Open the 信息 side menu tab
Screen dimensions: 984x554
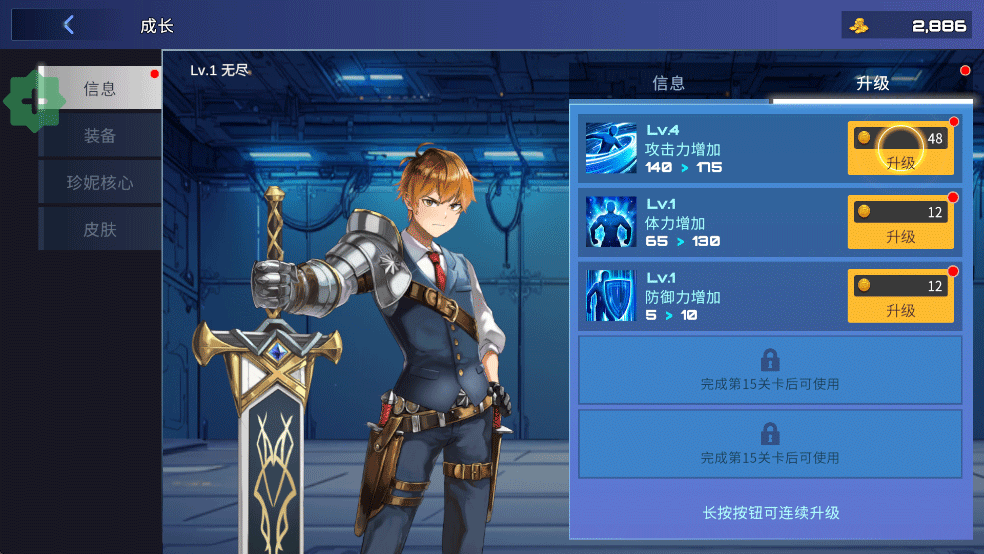(100, 89)
